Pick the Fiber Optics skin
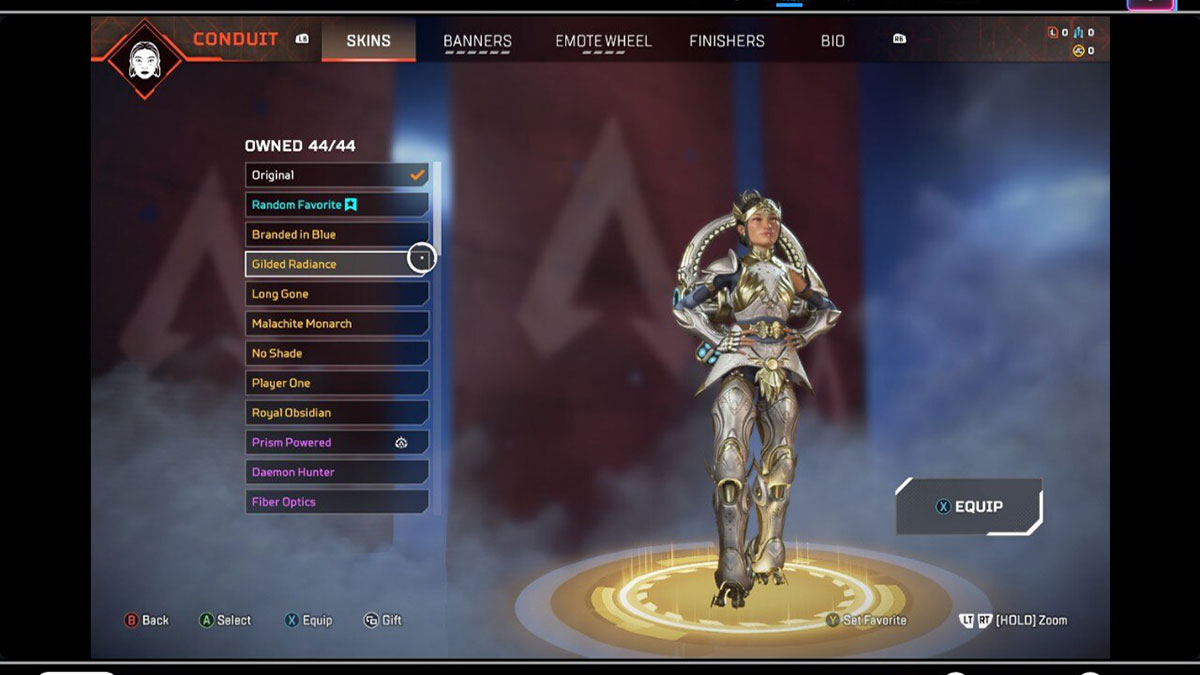 point(337,502)
